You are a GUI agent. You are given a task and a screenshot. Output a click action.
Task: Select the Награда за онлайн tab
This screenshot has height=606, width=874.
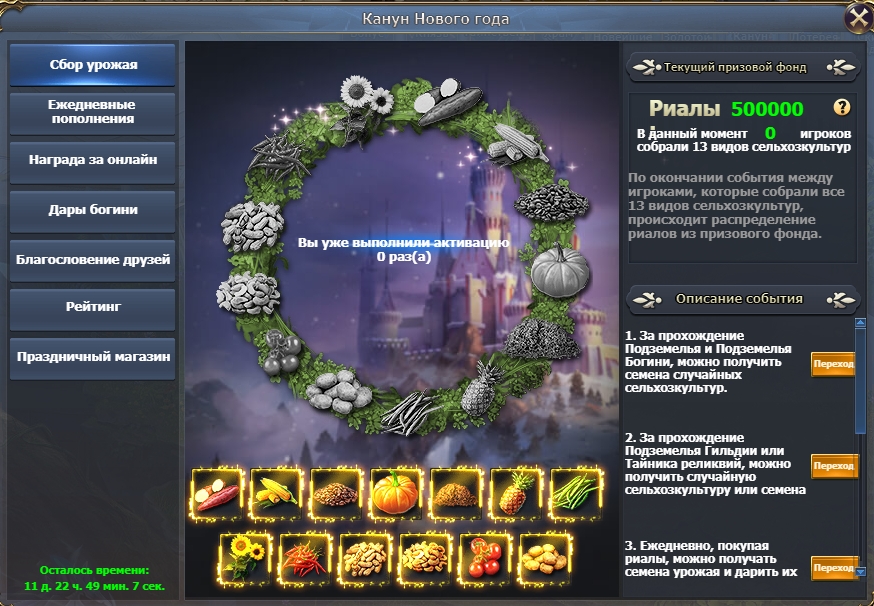coord(93,160)
